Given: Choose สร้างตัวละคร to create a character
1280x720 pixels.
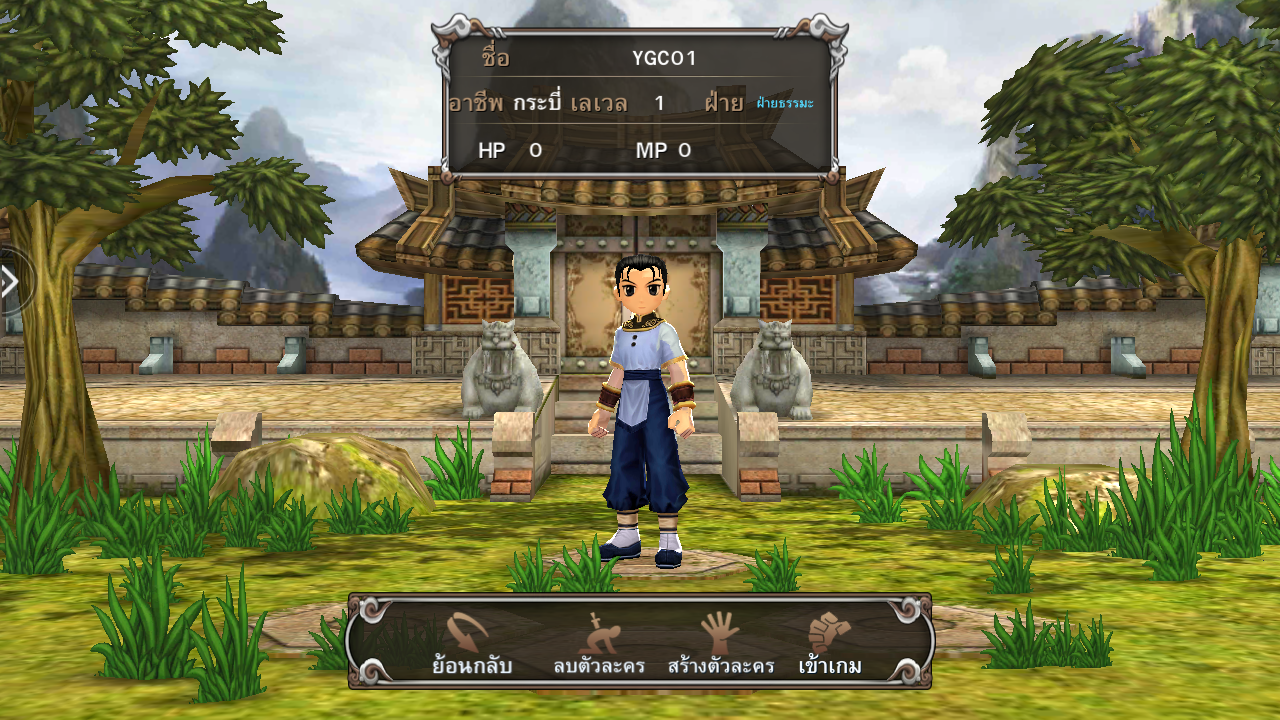Looking at the screenshot, I should (720, 645).
